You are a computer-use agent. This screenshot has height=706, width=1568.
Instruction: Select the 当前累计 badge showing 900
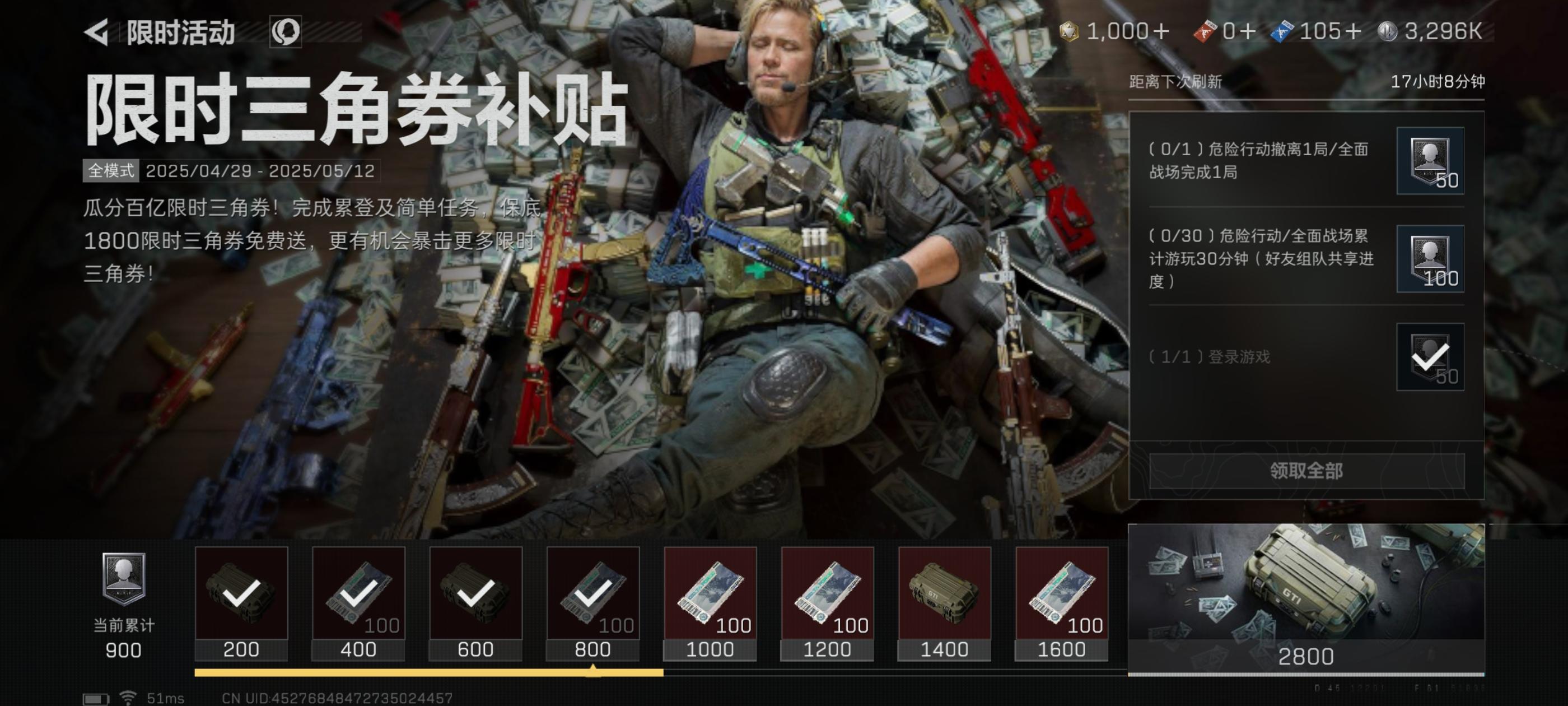(124, 600)
